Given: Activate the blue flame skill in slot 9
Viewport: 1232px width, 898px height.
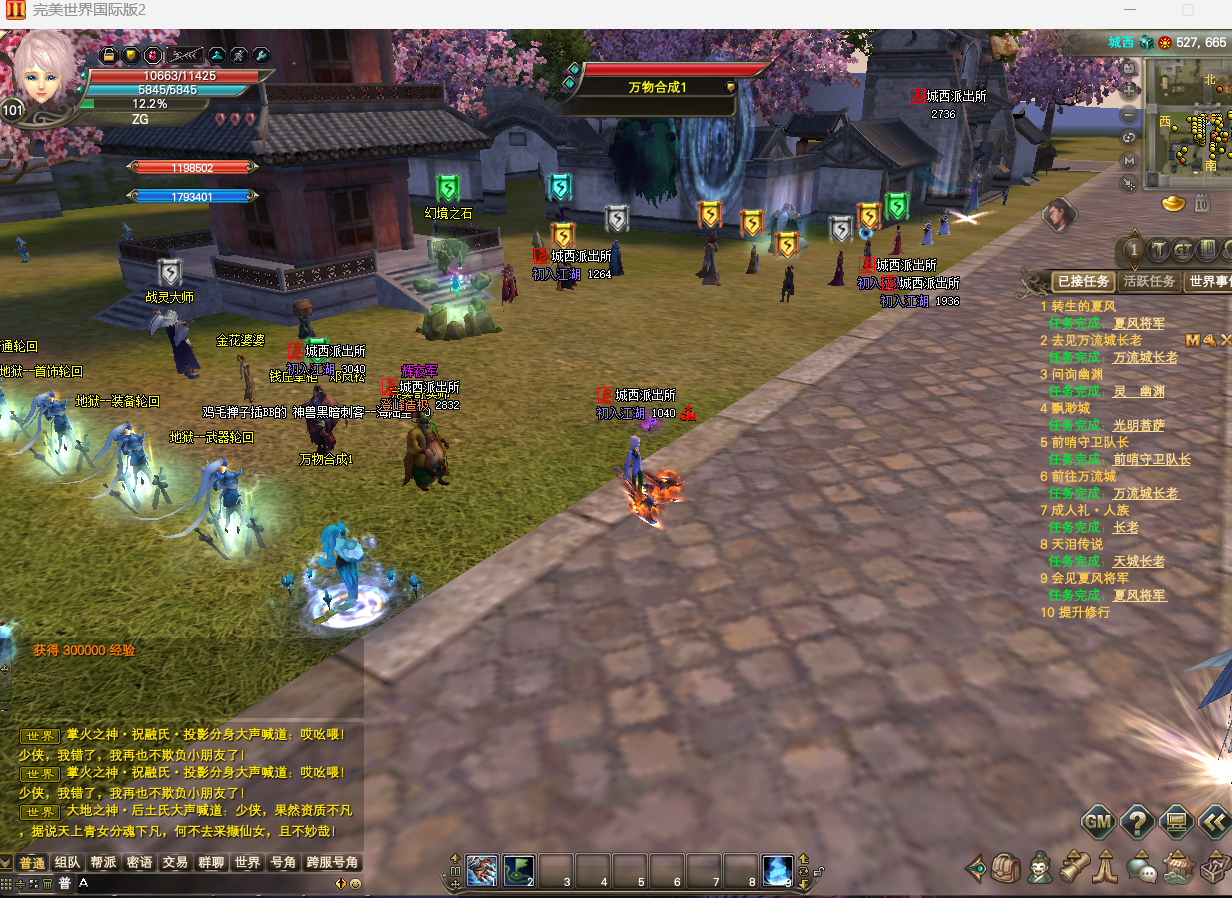Looking at the screenshot, I should [x=778, y=870].
